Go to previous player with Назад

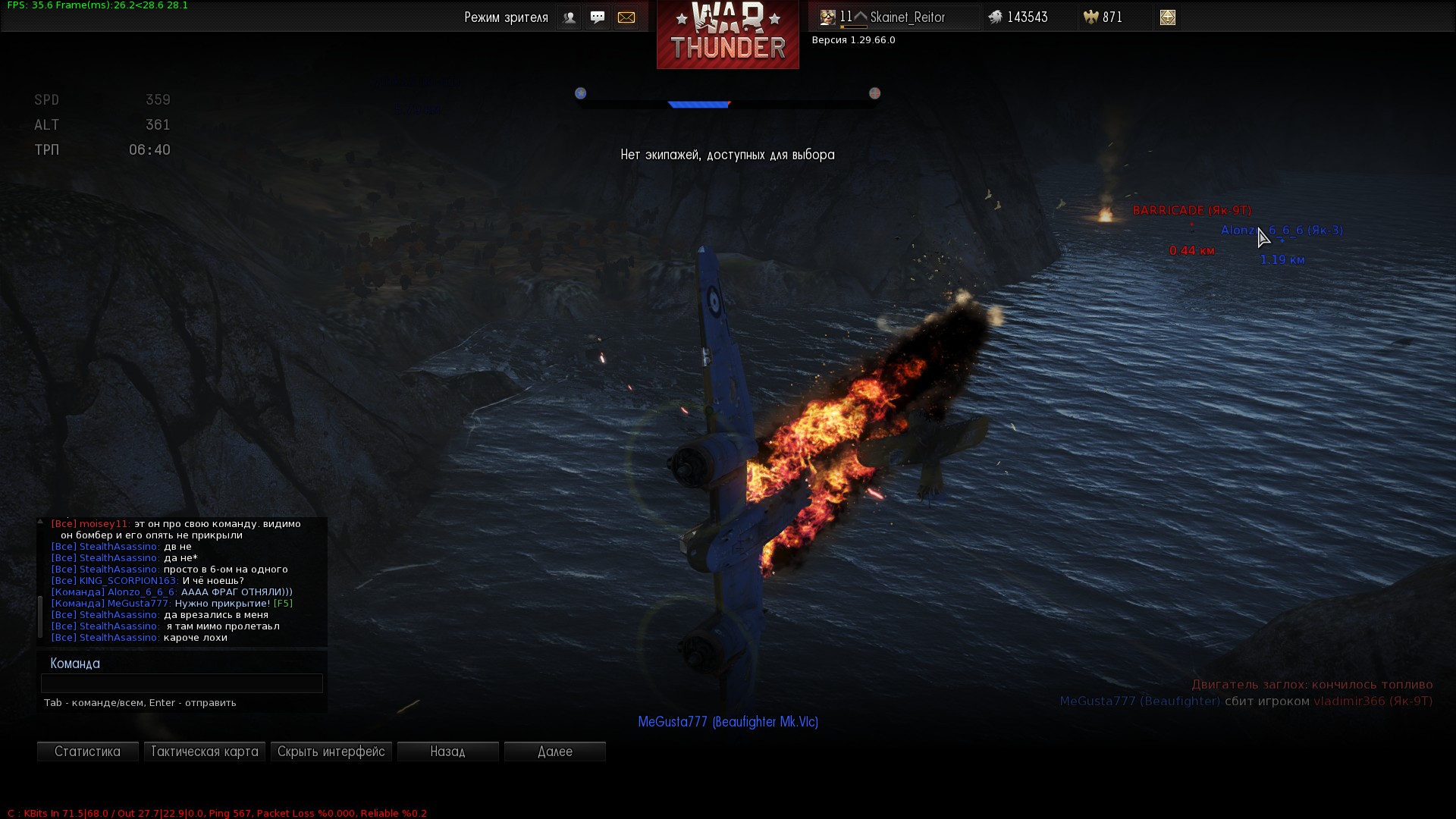(x=447, y=752)
